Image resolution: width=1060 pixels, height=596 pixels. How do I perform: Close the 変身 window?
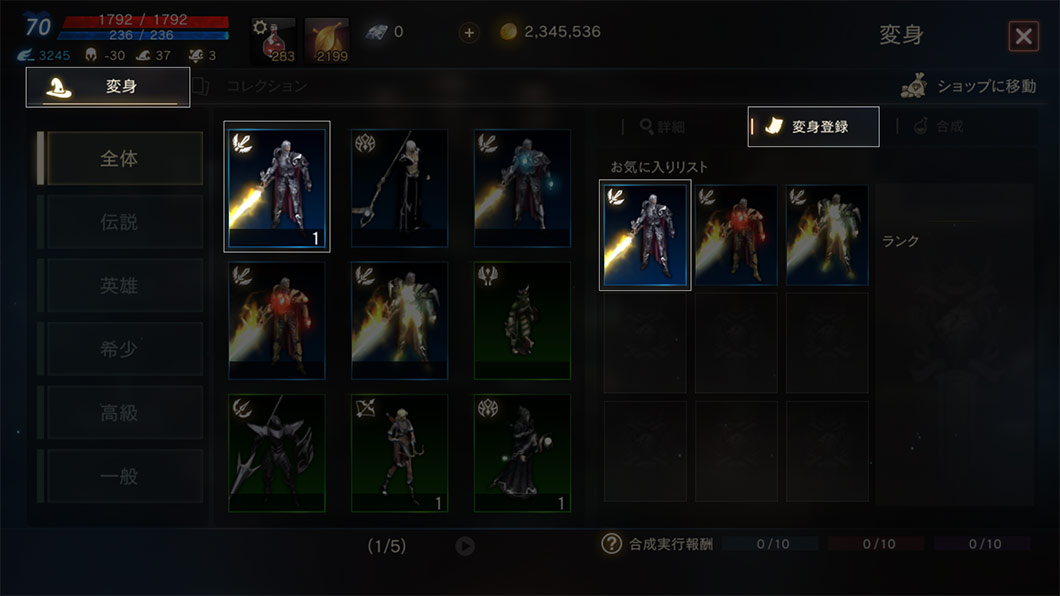point(1023,37)
